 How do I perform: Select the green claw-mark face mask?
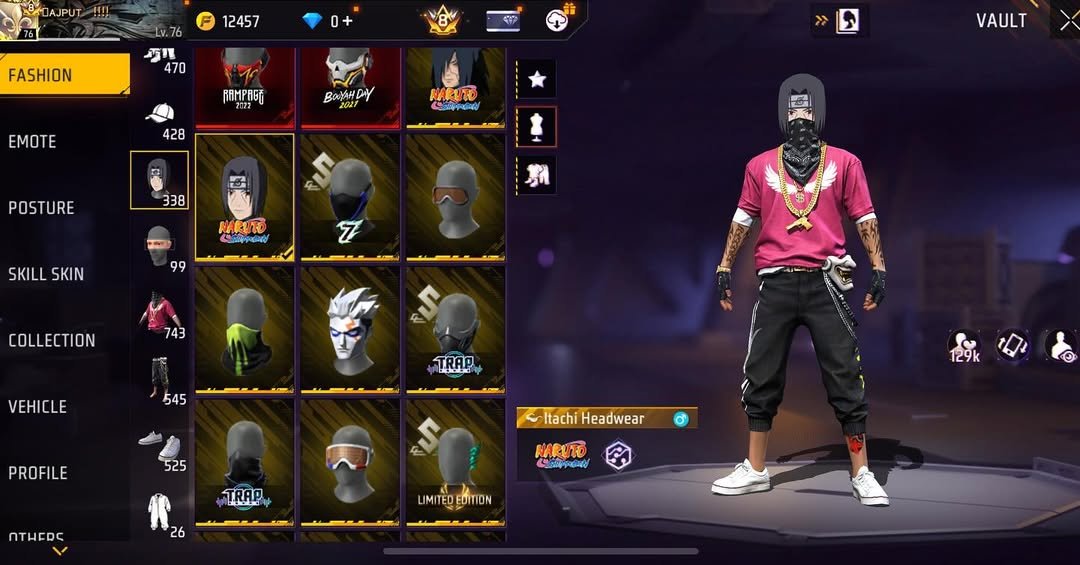(244, 328)
